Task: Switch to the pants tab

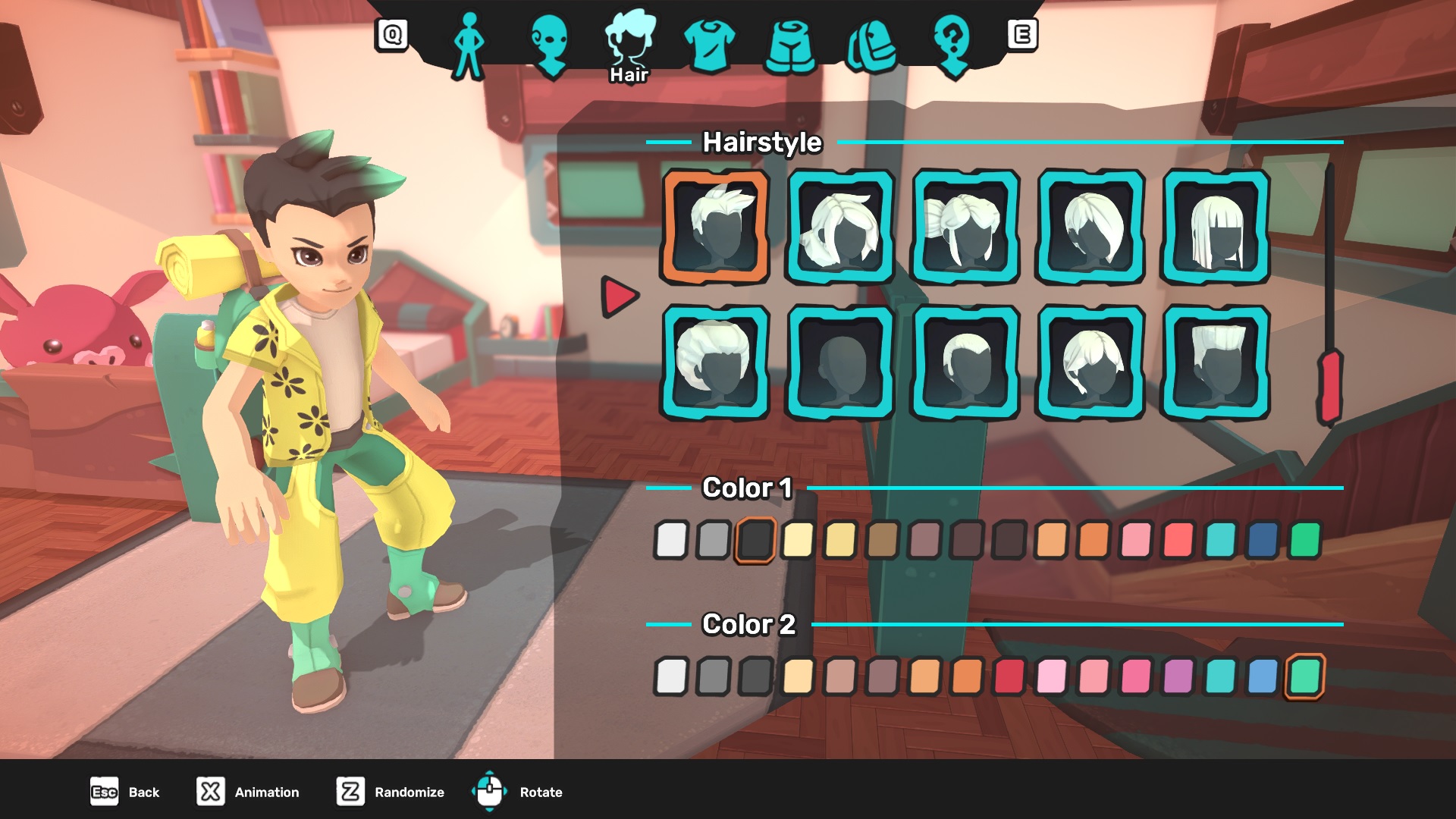Action: pos(792,47)
